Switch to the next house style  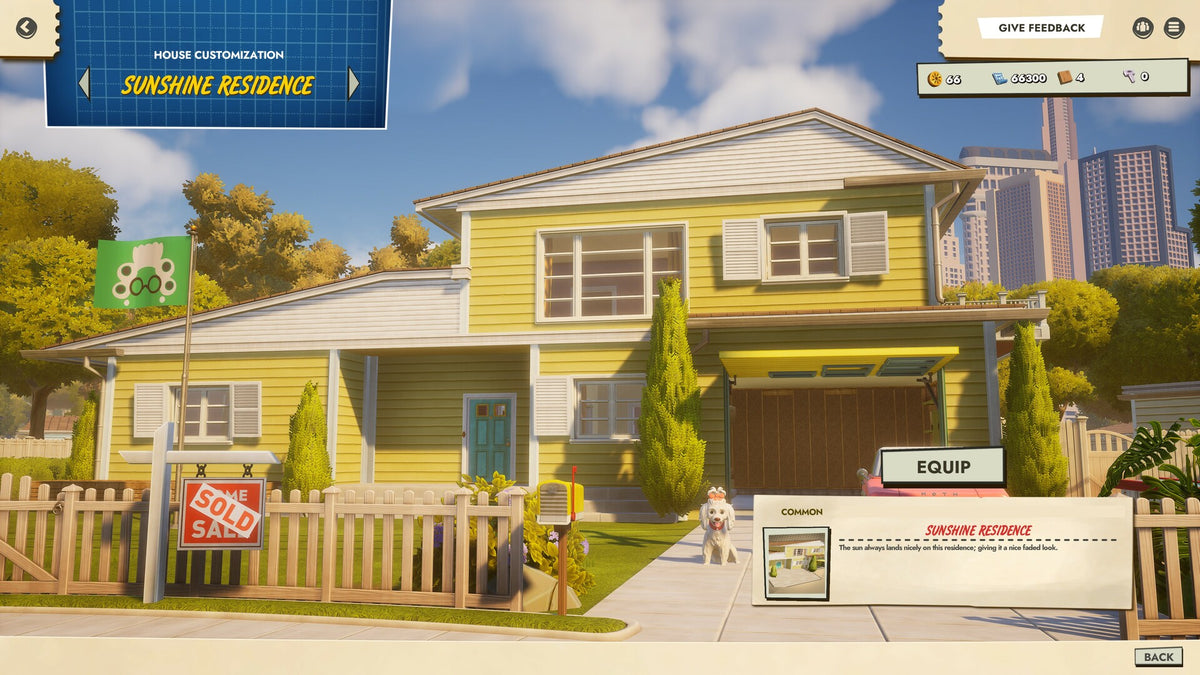pos(353,84)
